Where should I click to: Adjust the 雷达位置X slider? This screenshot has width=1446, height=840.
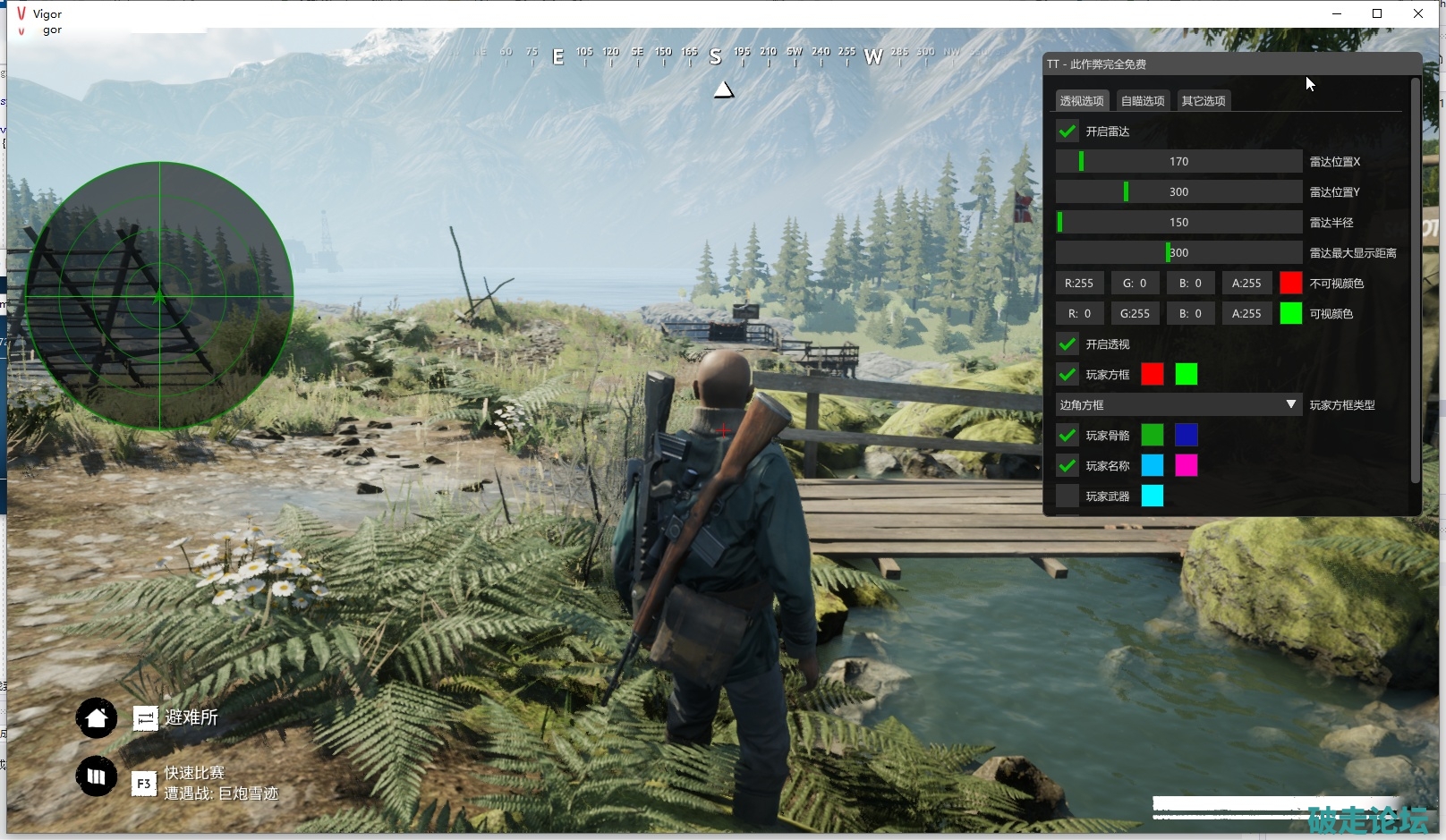click(1178, 162)
